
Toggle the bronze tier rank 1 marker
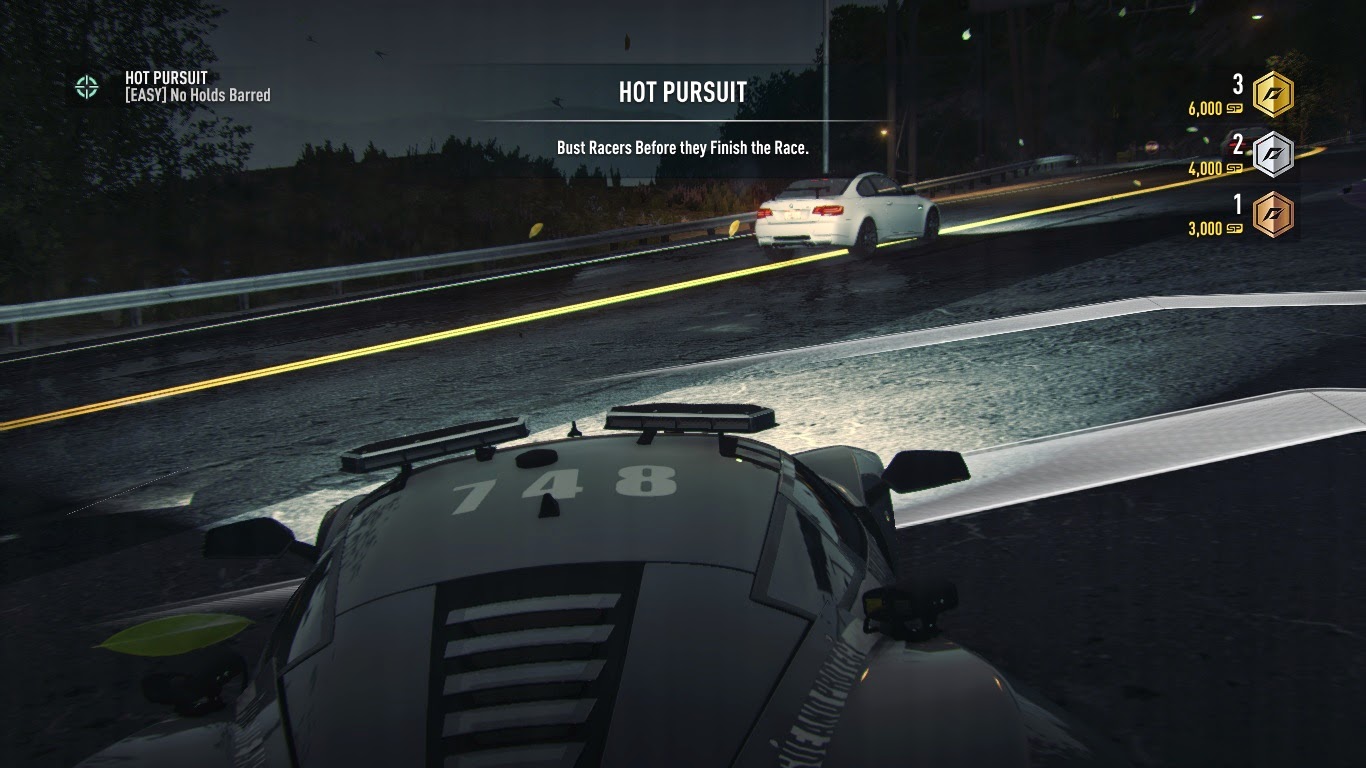[x=1237, y=208]
